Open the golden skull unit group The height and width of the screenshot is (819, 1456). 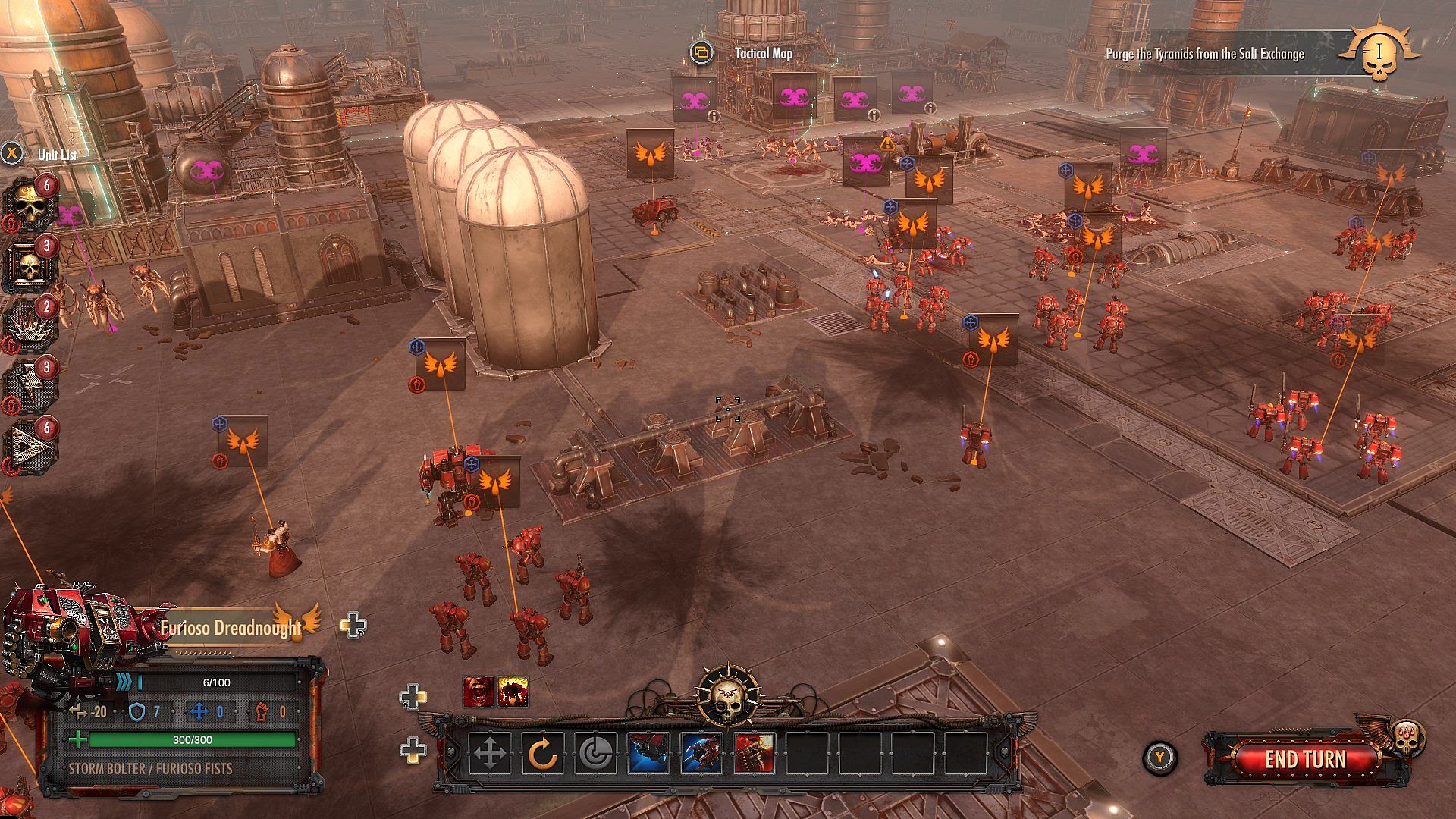pos(29,203)
